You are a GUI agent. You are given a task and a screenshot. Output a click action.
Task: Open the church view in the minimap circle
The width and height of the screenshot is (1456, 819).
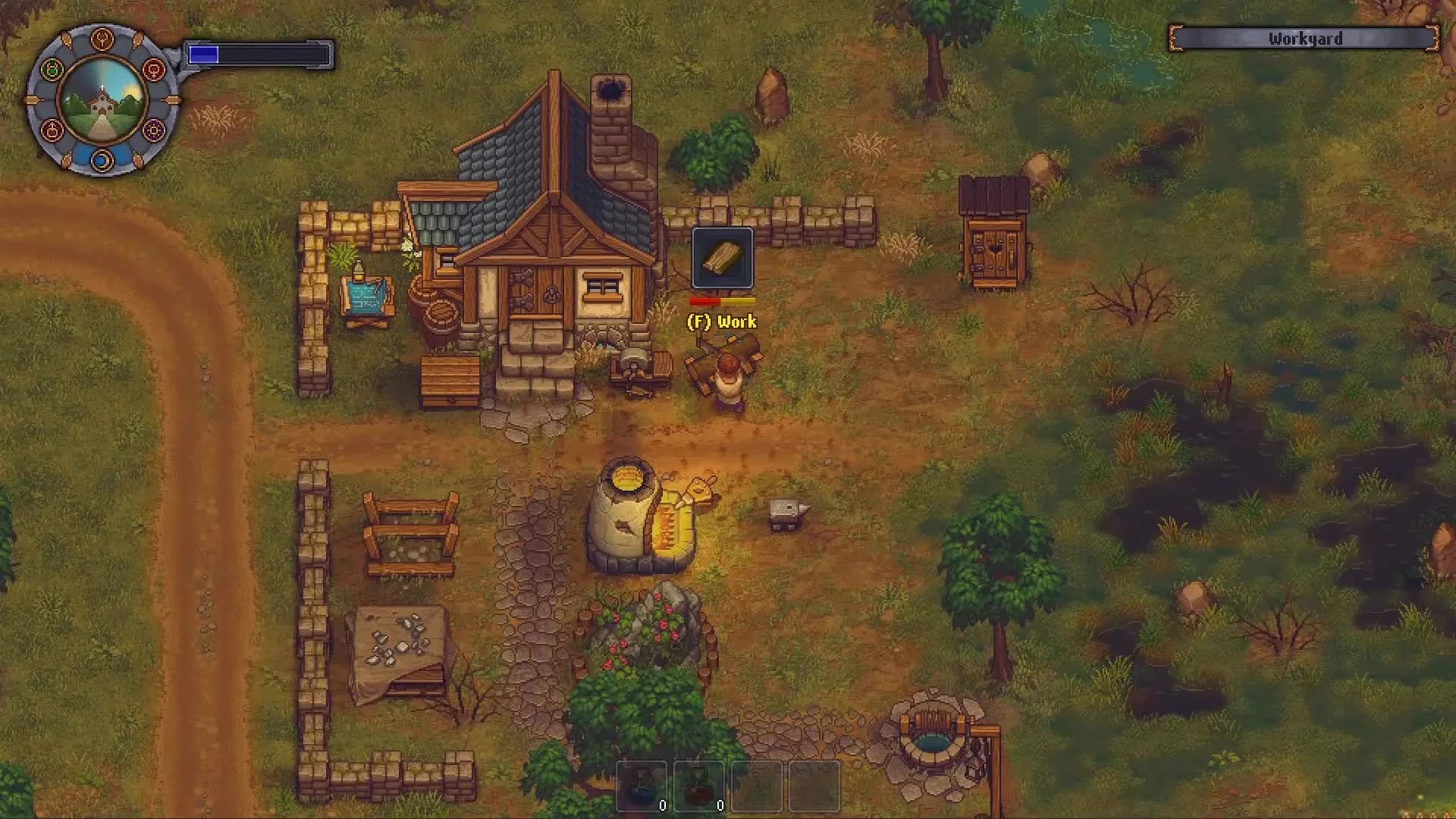[102, 103]
